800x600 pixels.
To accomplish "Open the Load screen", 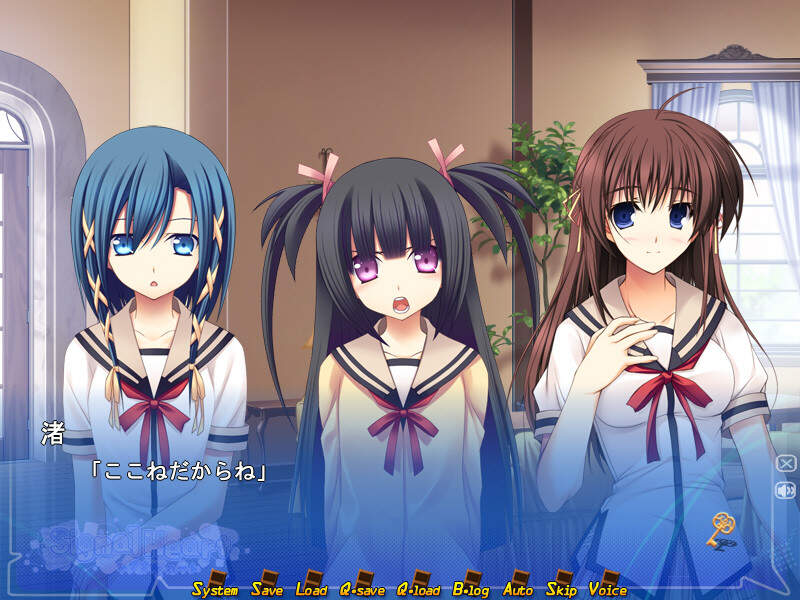I will click(311, 588).
